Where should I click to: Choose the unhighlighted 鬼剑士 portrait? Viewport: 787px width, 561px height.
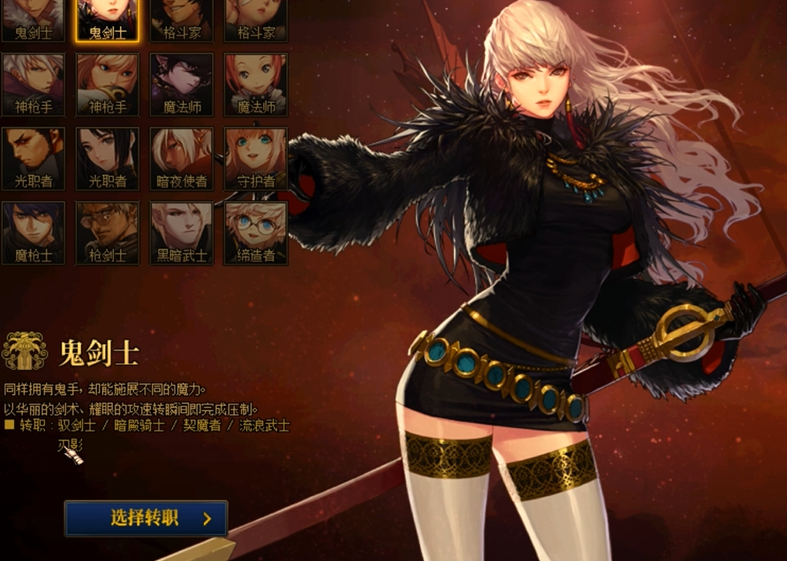pos(33,17)
